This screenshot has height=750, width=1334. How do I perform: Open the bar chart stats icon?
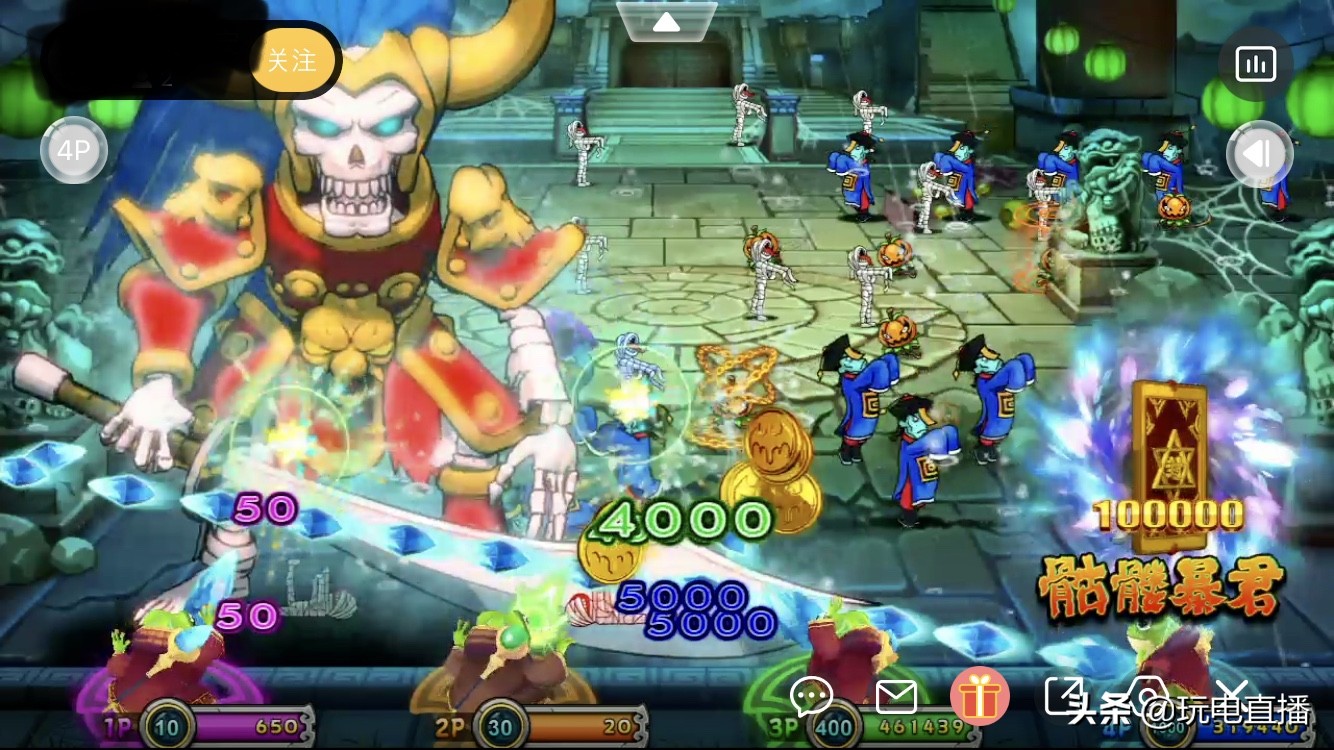[x=1256, y=65]
